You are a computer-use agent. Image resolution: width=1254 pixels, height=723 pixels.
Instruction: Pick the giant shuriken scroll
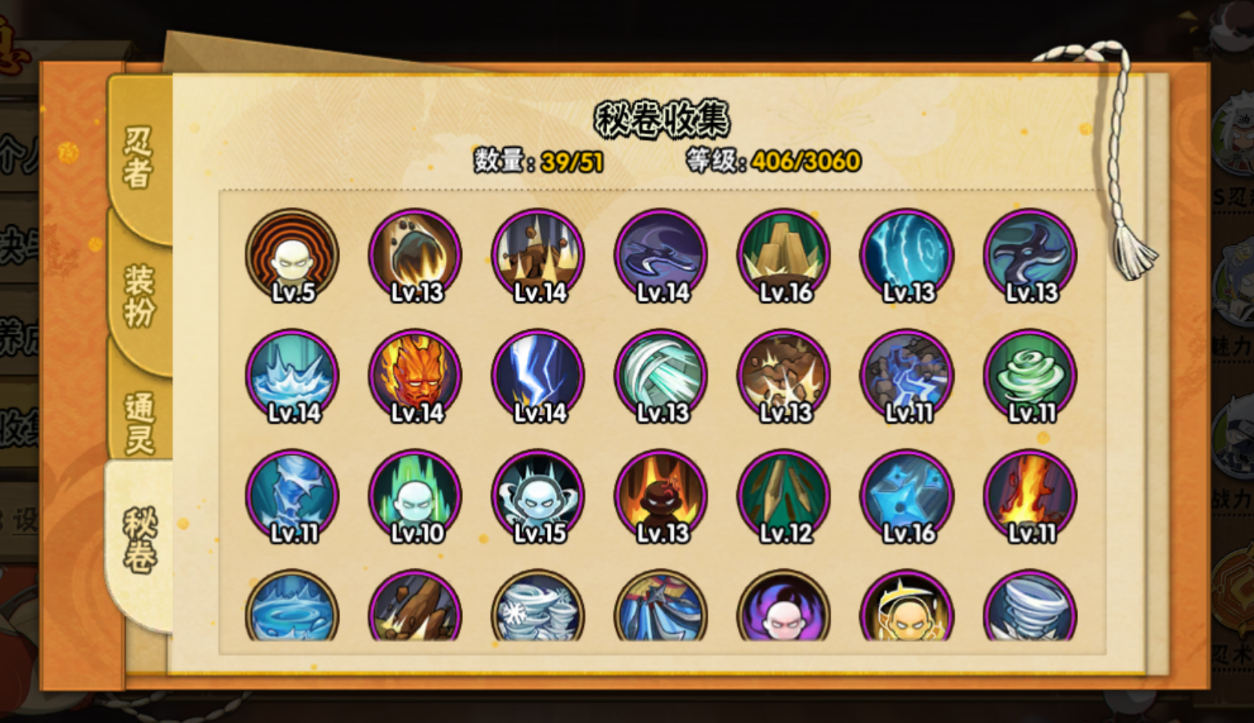[1031, 255]
